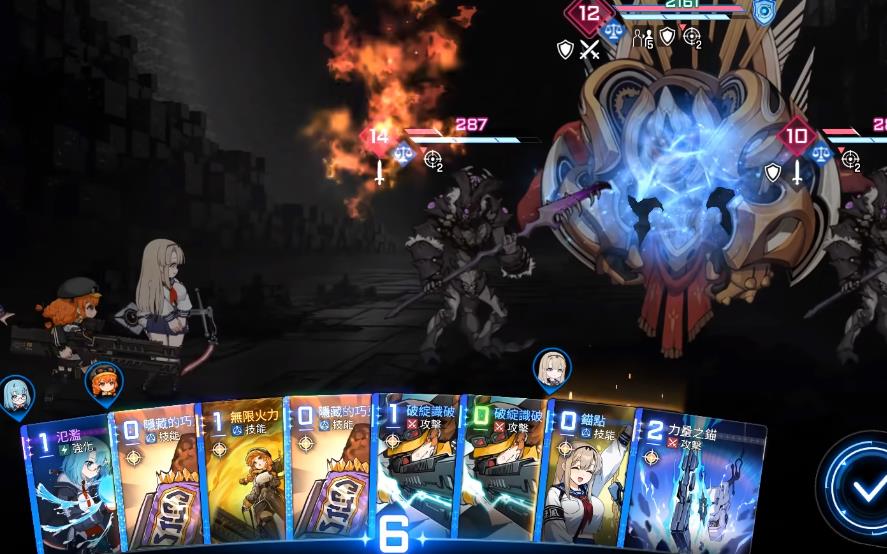This screenshot has height=554, width=887.
Task: Select the blonde character portrait
Action: pos(551,367)
